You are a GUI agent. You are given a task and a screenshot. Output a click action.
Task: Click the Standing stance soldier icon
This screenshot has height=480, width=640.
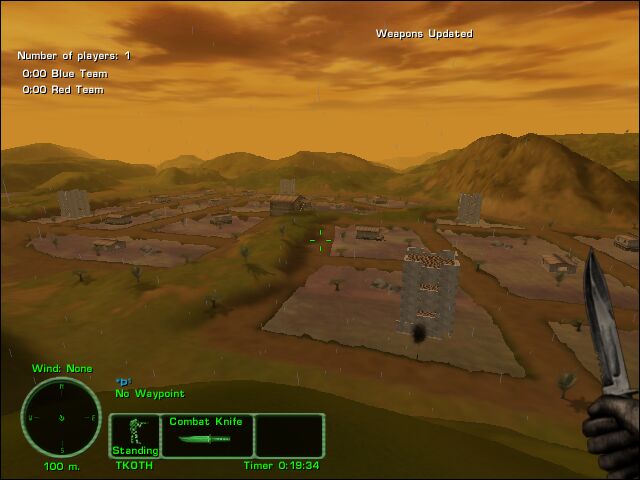click(133, 434)
